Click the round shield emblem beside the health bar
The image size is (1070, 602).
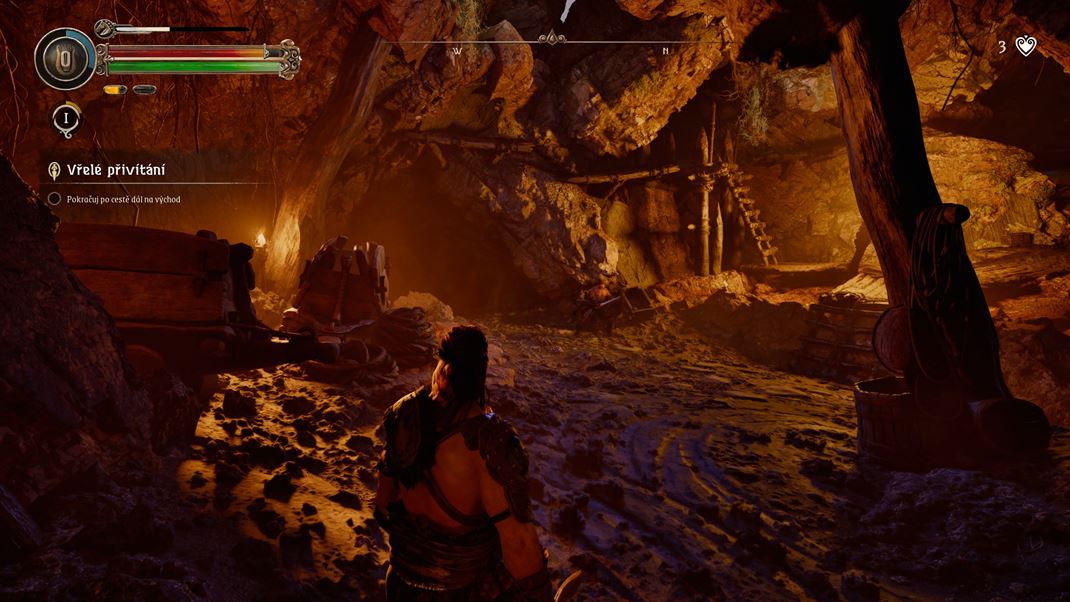click(65, 59)
